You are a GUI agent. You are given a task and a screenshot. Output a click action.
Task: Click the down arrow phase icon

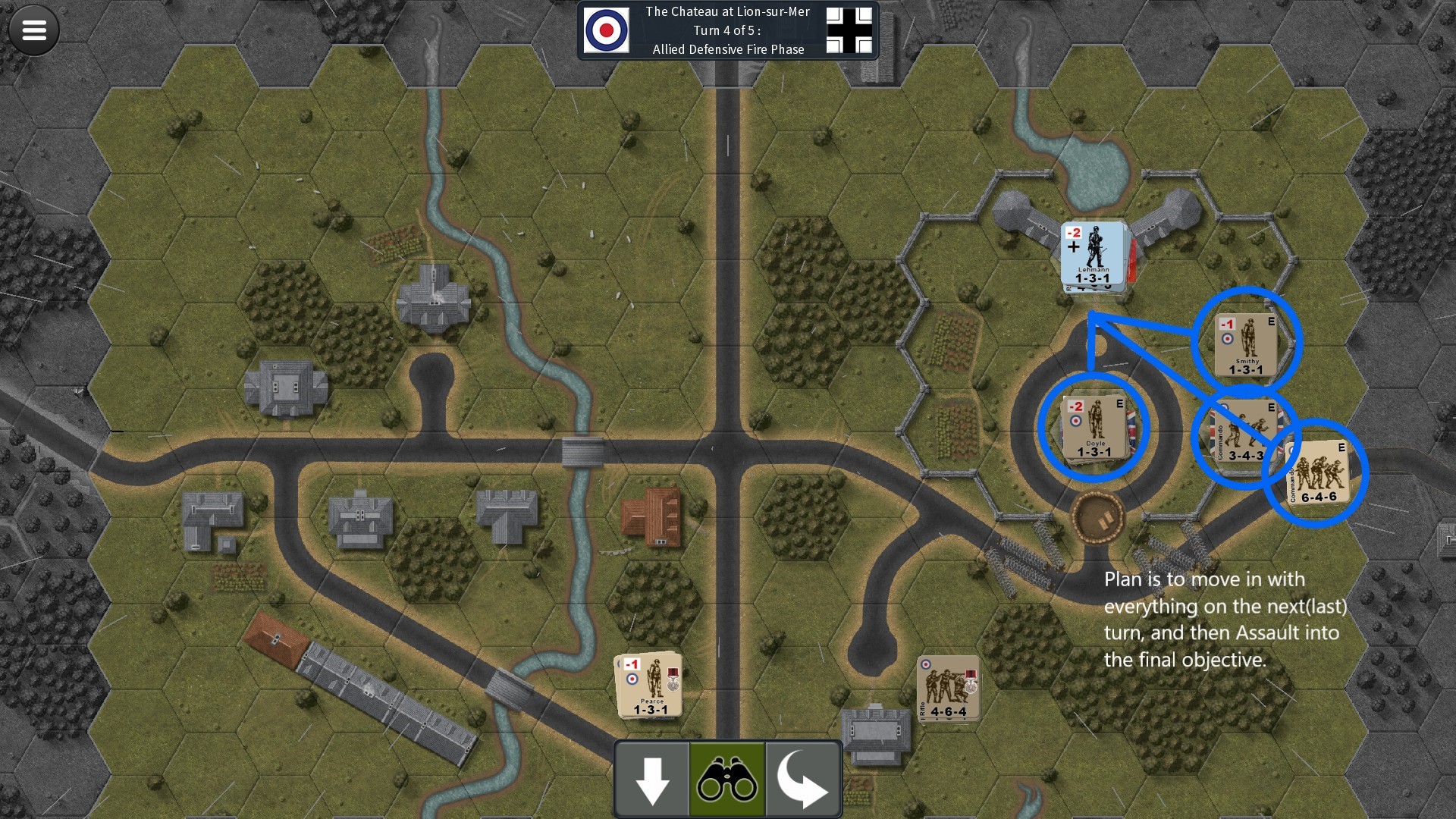(x=651, y=779)
